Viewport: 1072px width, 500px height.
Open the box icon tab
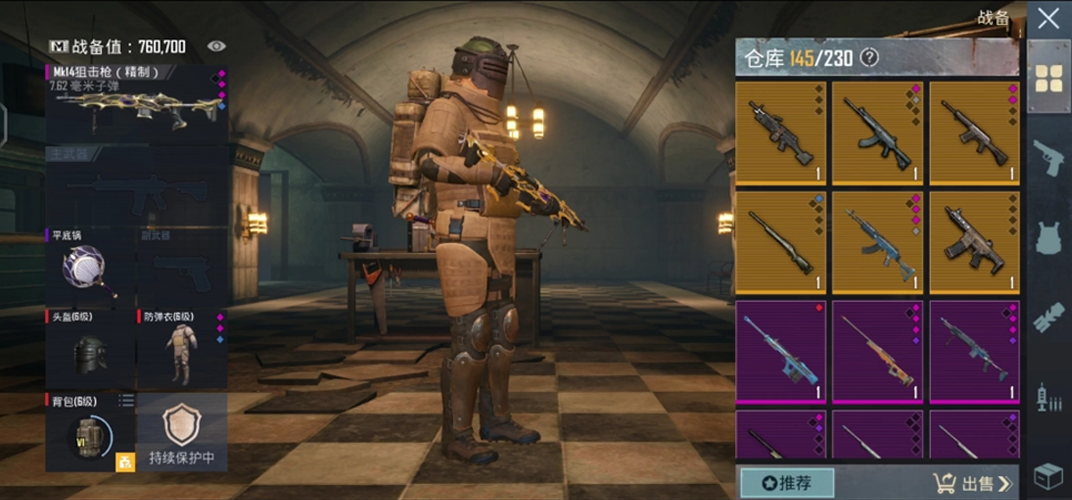(x=1048, y=475)
